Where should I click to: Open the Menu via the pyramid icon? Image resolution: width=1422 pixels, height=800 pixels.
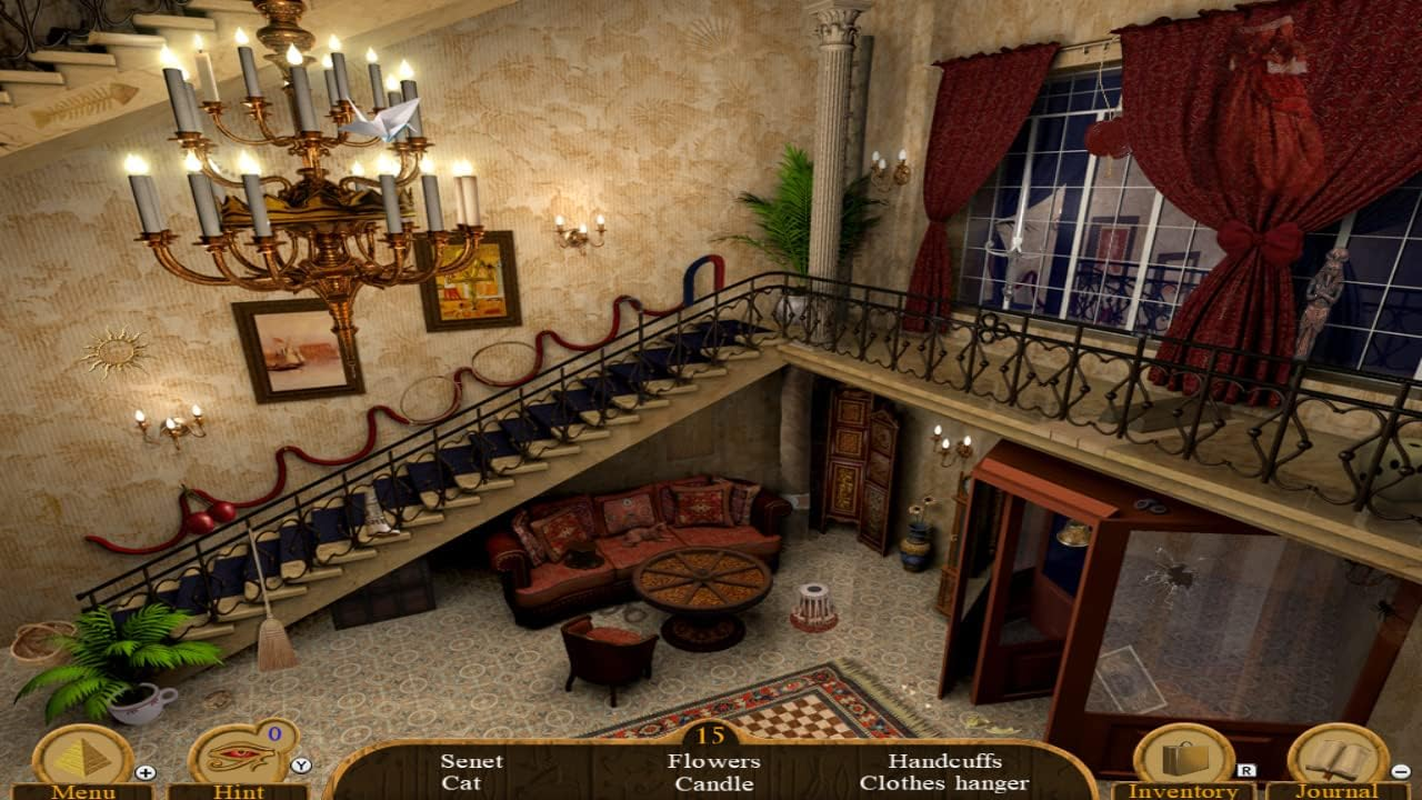(80, 757)
